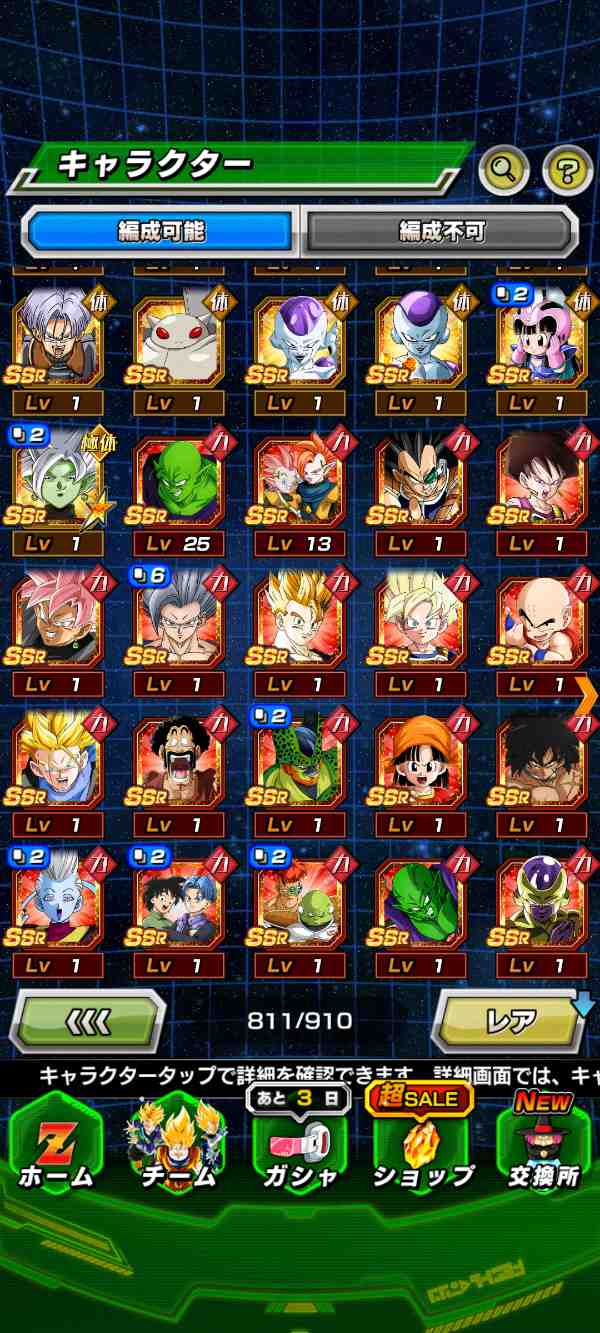Open the question mark help button

click(x=567, y=172)
